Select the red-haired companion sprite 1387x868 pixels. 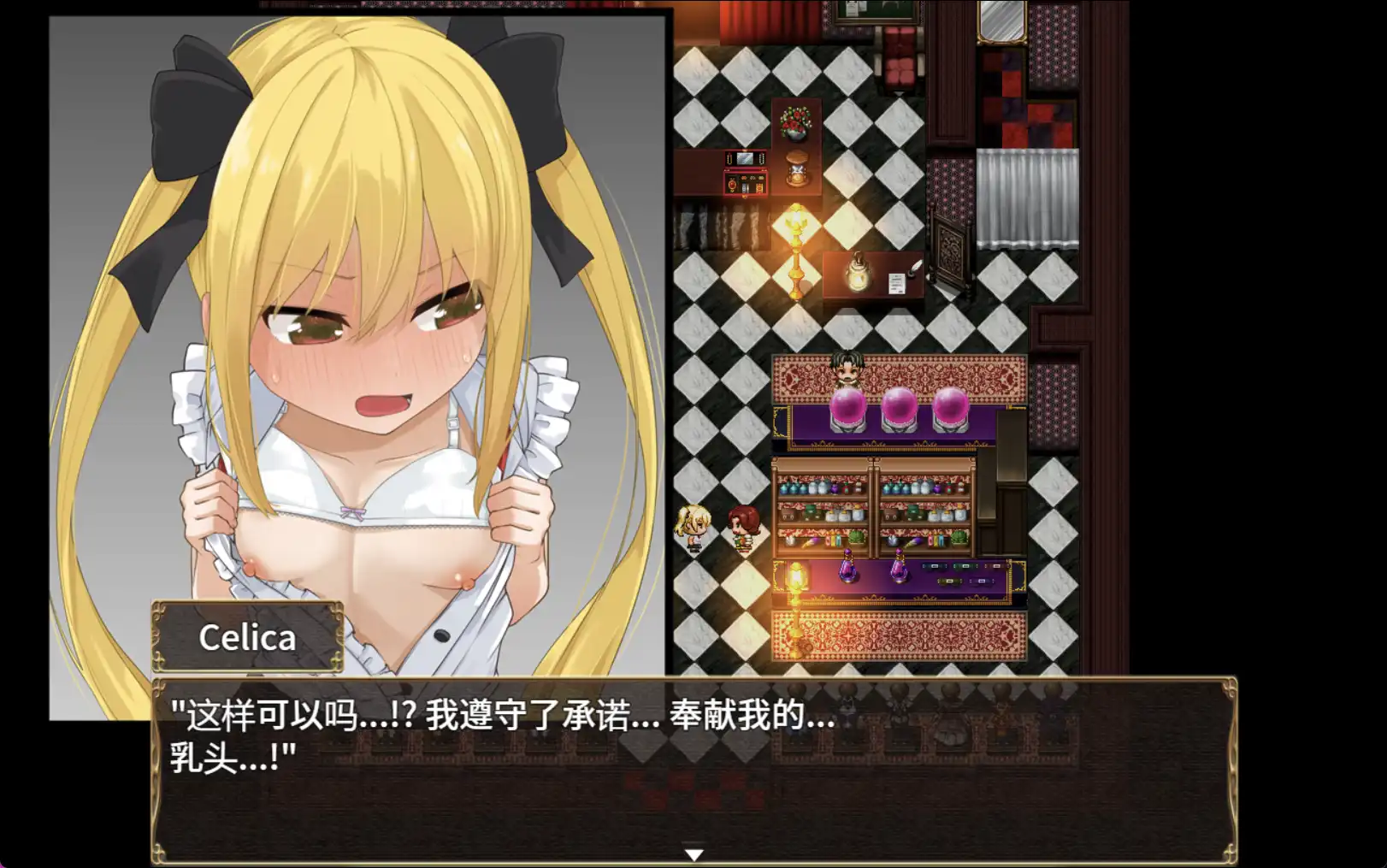tap(742, 527)
